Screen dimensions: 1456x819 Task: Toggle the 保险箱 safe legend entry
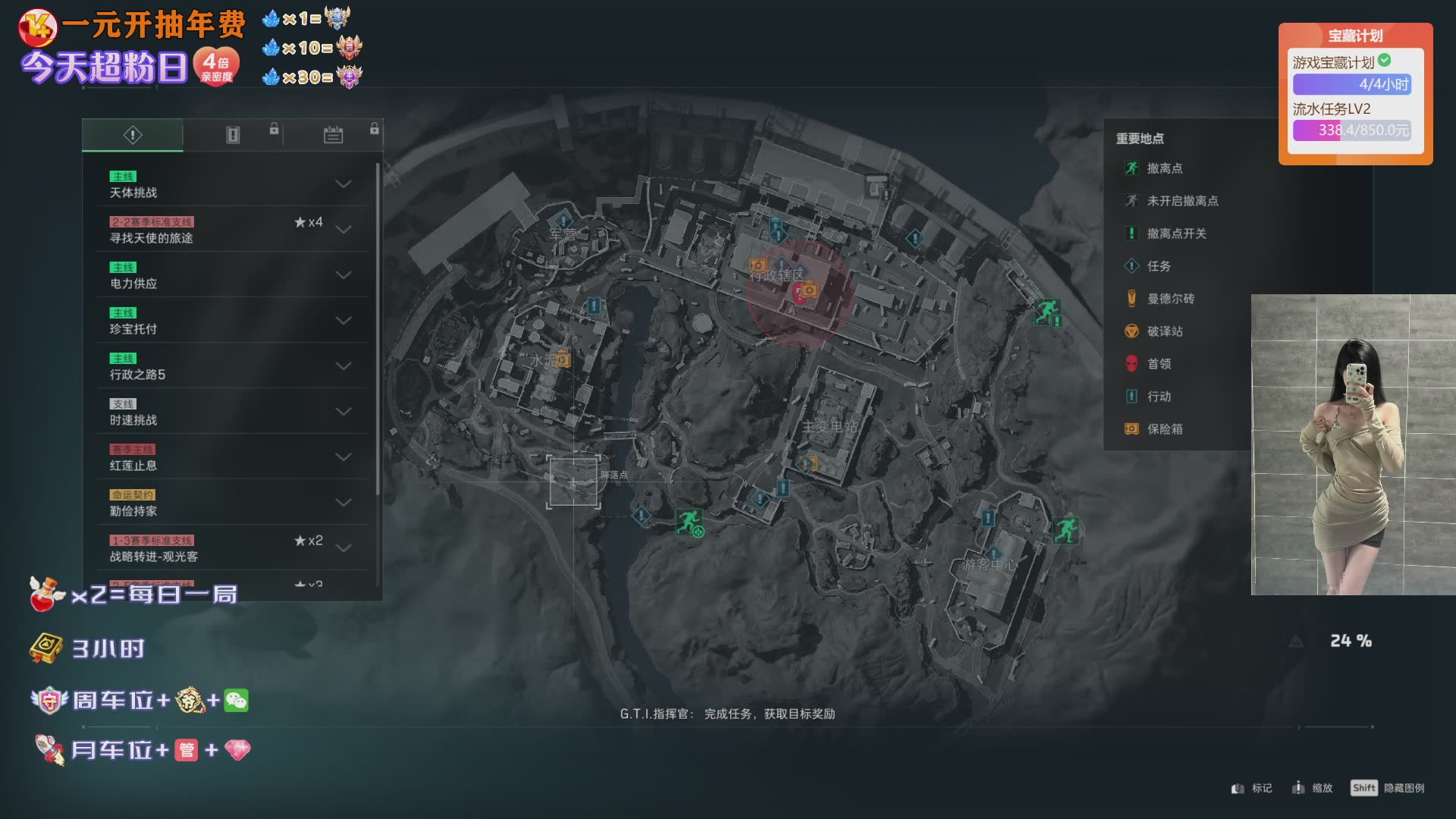pyautogui.click(x=1164, y=429)
